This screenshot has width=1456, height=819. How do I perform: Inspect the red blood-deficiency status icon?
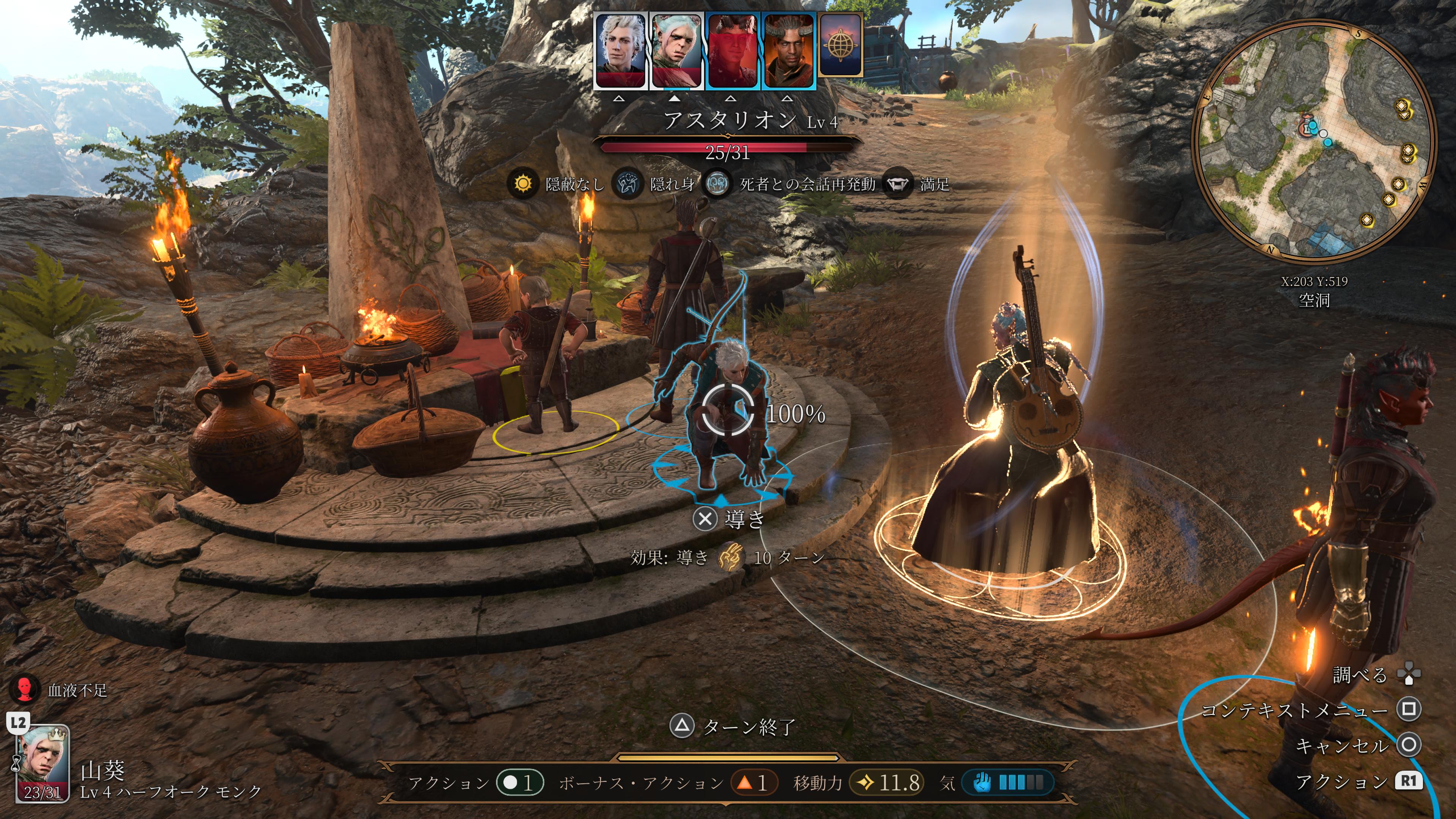24,690
